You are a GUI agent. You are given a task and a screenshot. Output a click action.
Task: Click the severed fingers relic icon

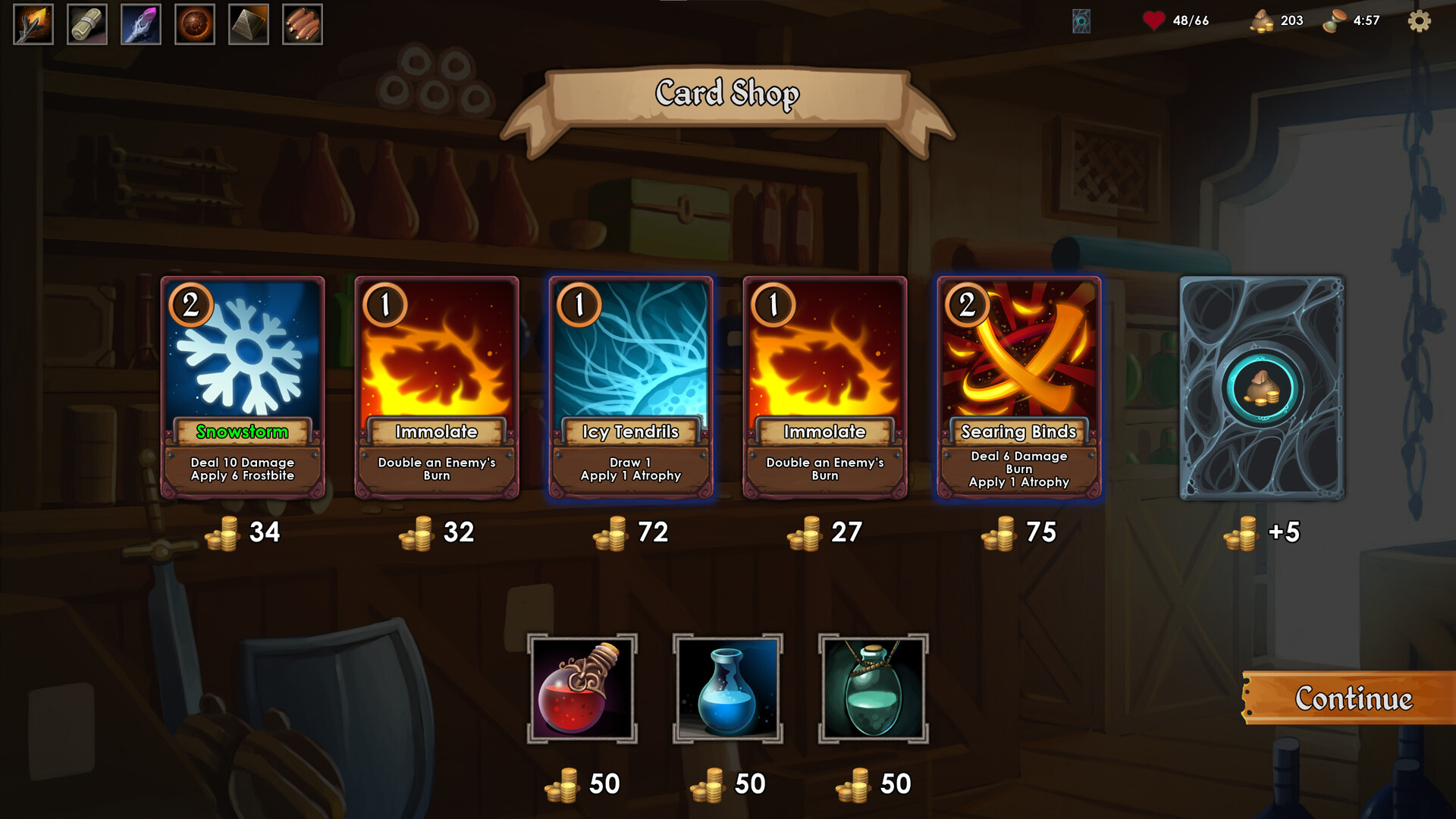[x=302, y=25]
